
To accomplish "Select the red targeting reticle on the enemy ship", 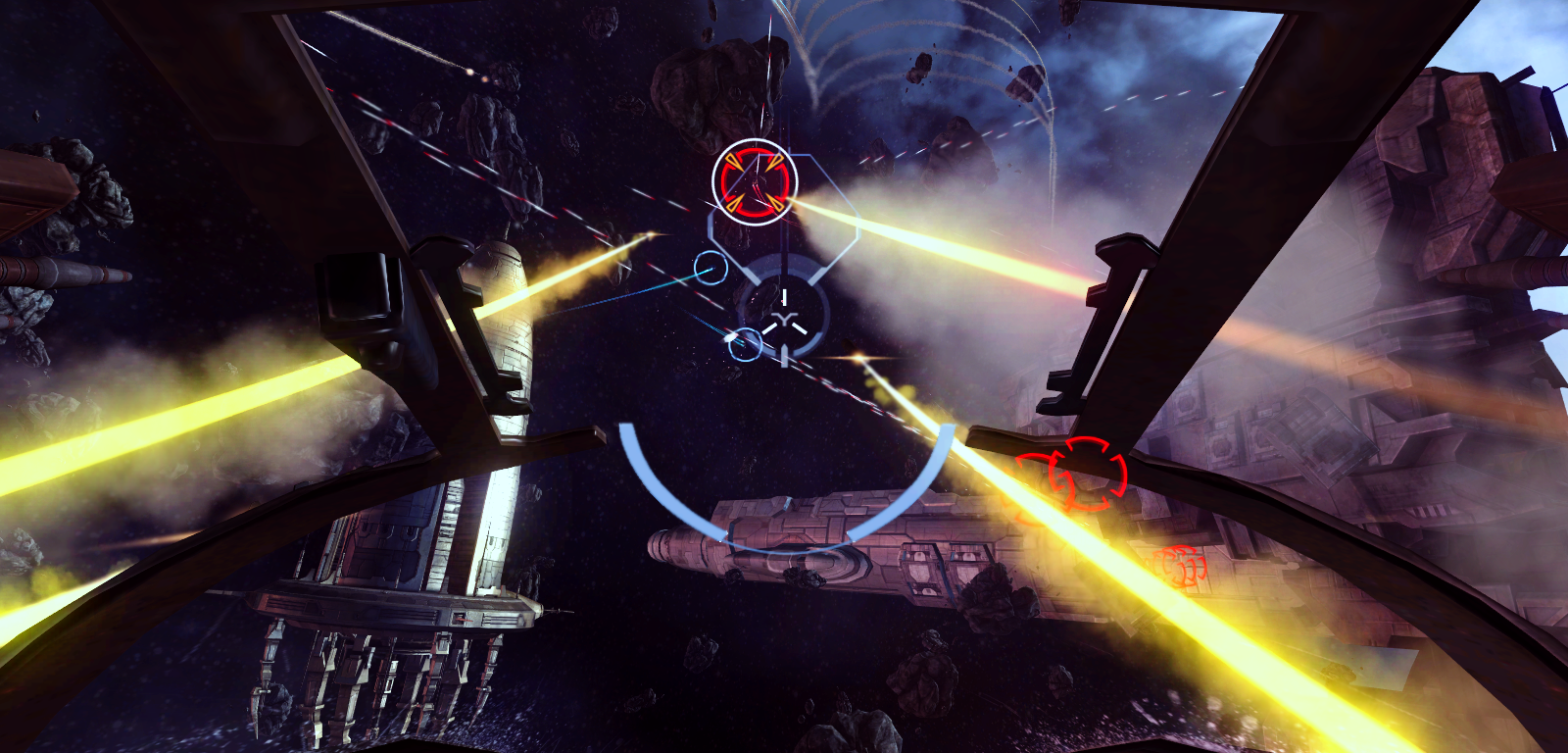I will pyautogui.click(x=755, y=184).
